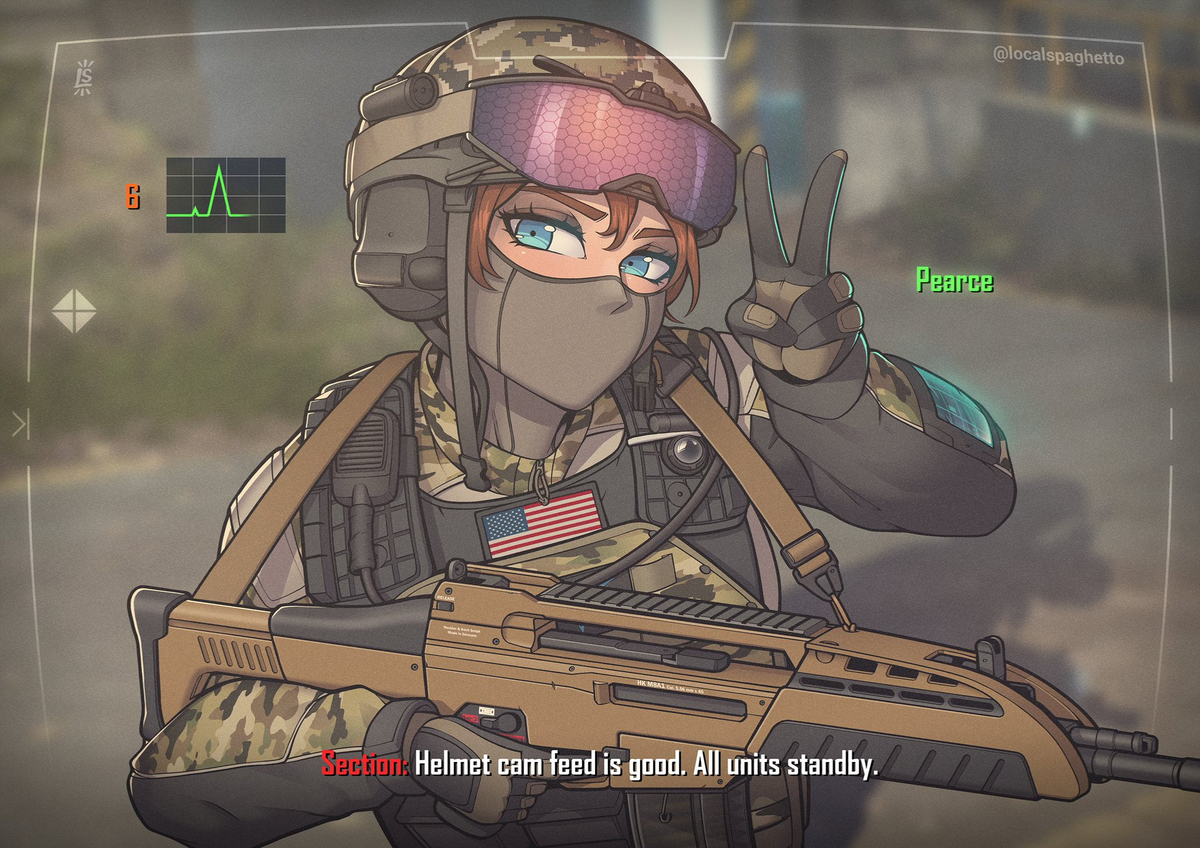The height and width of the screenshot is (848, 1200).
Task: Click the small arrow marker on the left frame
Action: point(20,425)
